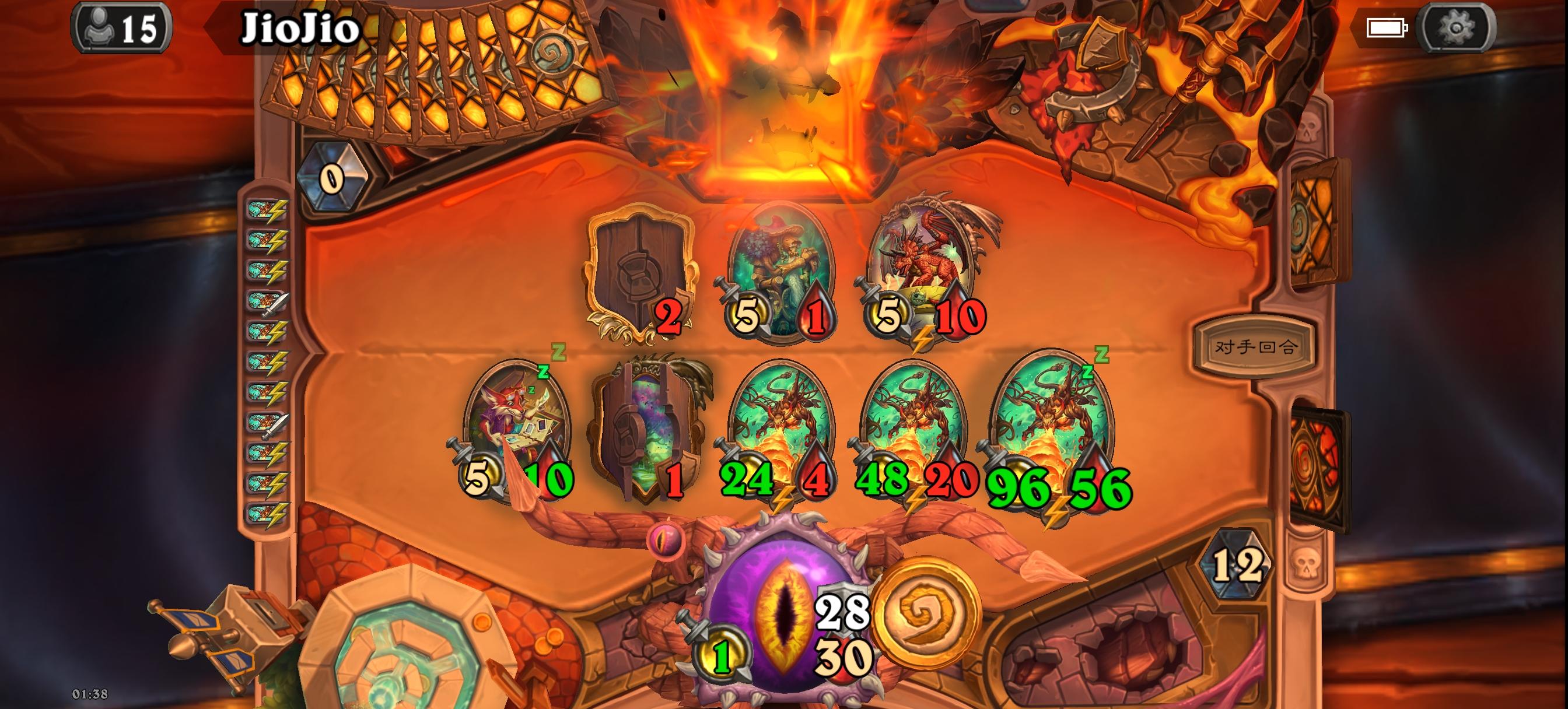Image resolution: width=1568 pixels, height=709 pixels.
Task: Click the opponent name JioJio
Action: pos(300,27)
